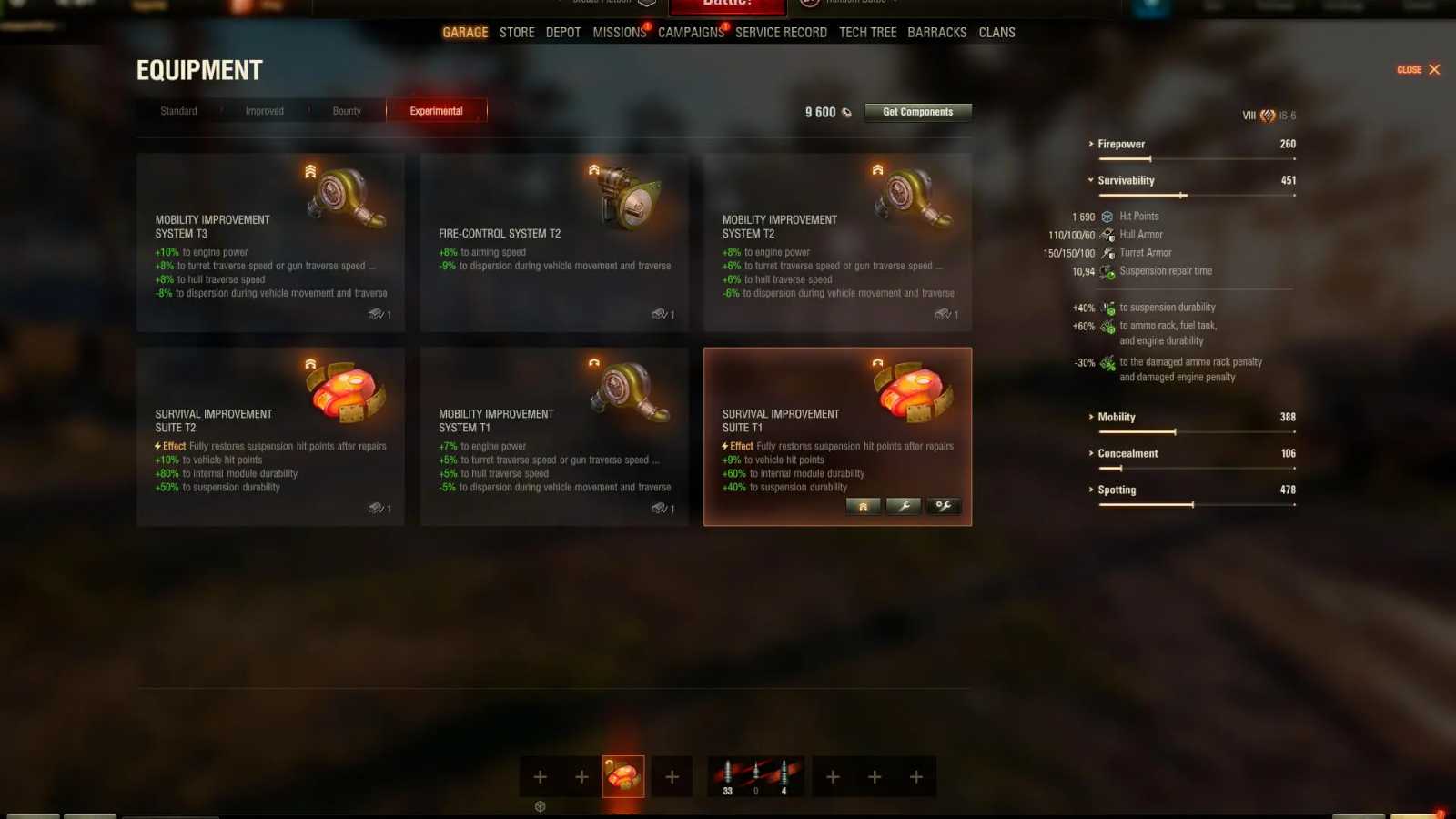Open the IS-6 nation flag icon near vehicle name
This screenshot has width=1456, height=819.
tap(1265, 115)
